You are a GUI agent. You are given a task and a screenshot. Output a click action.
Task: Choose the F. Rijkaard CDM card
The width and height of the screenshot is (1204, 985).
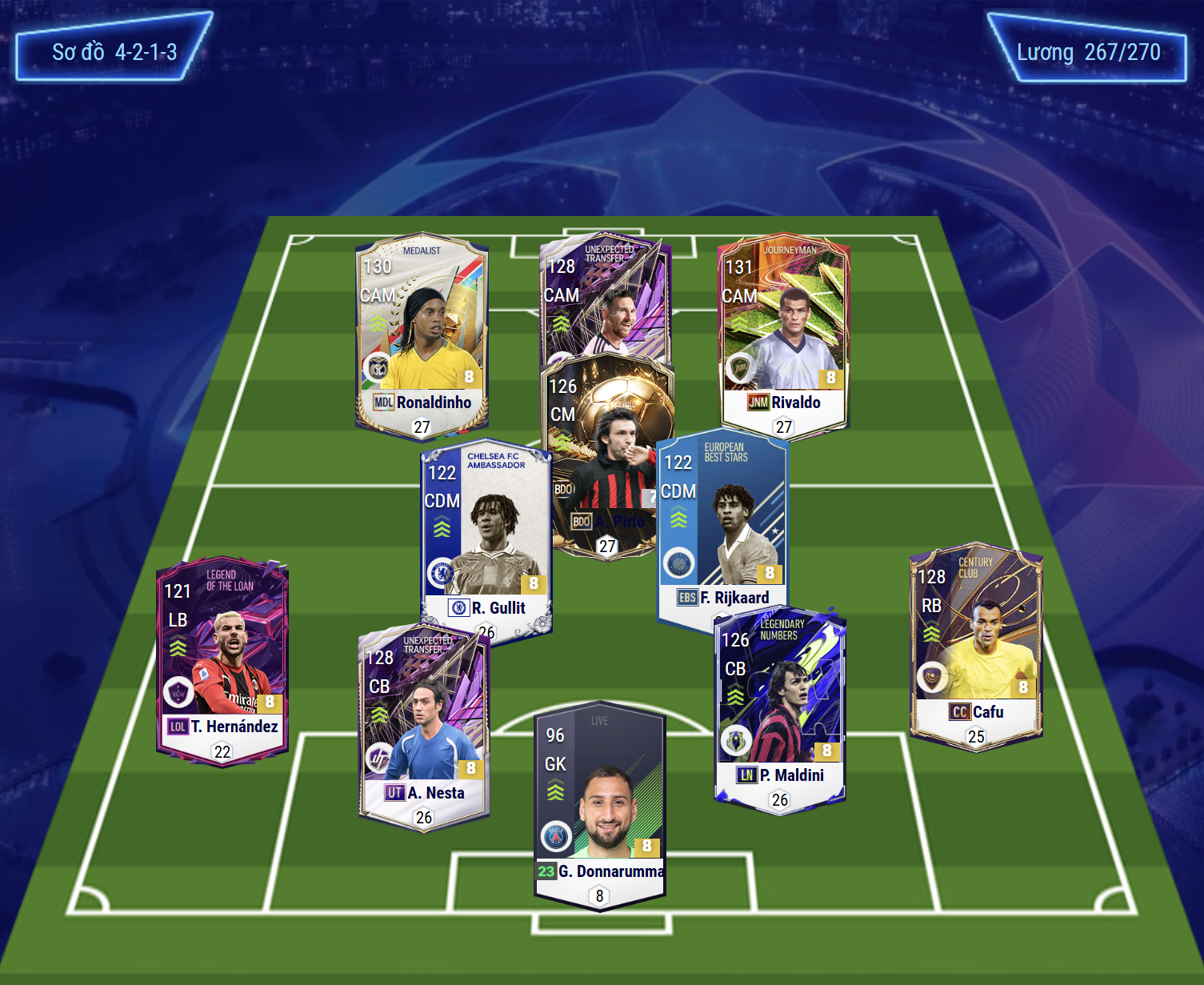click(x=722, y=528)
